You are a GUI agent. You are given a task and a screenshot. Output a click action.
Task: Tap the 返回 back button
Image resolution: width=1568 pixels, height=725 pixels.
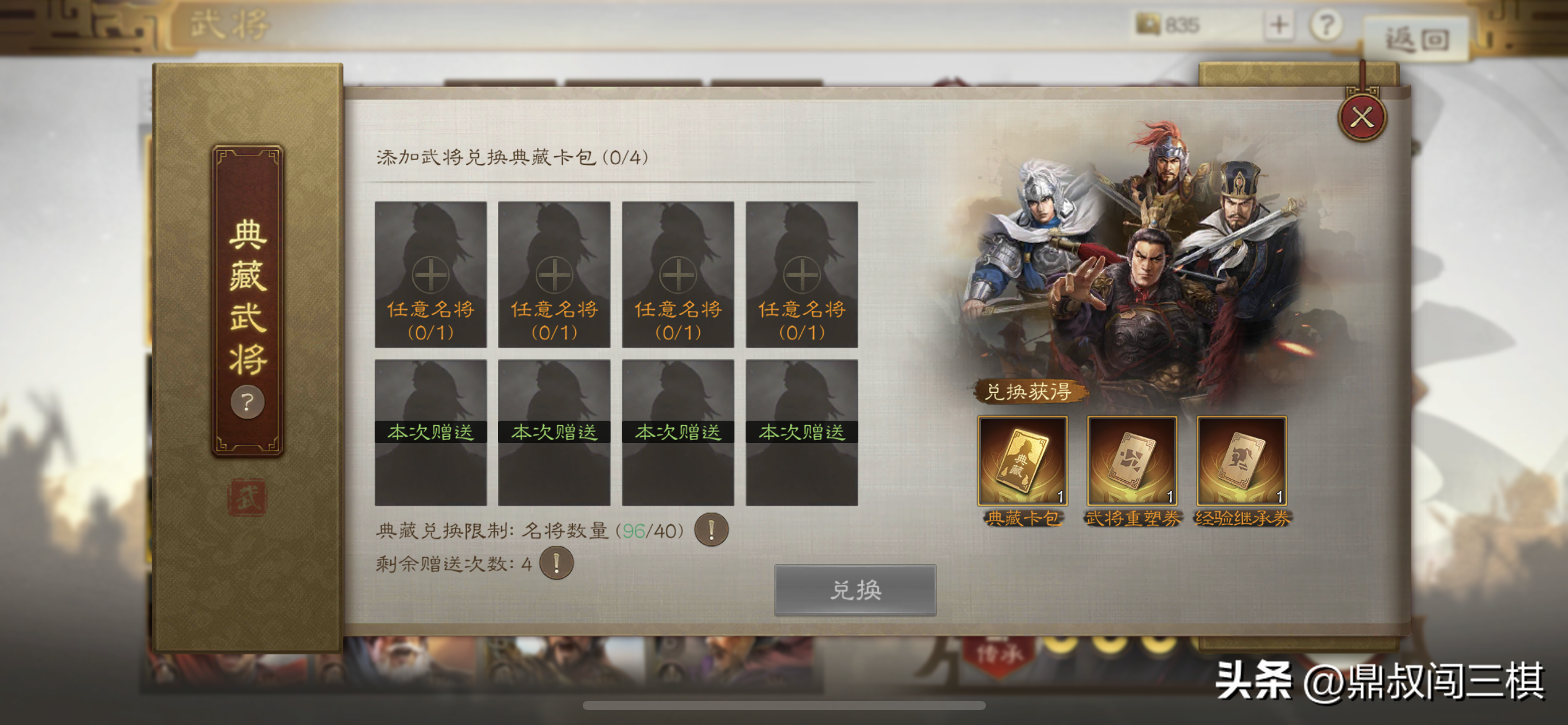click(x=1417, y=40)
